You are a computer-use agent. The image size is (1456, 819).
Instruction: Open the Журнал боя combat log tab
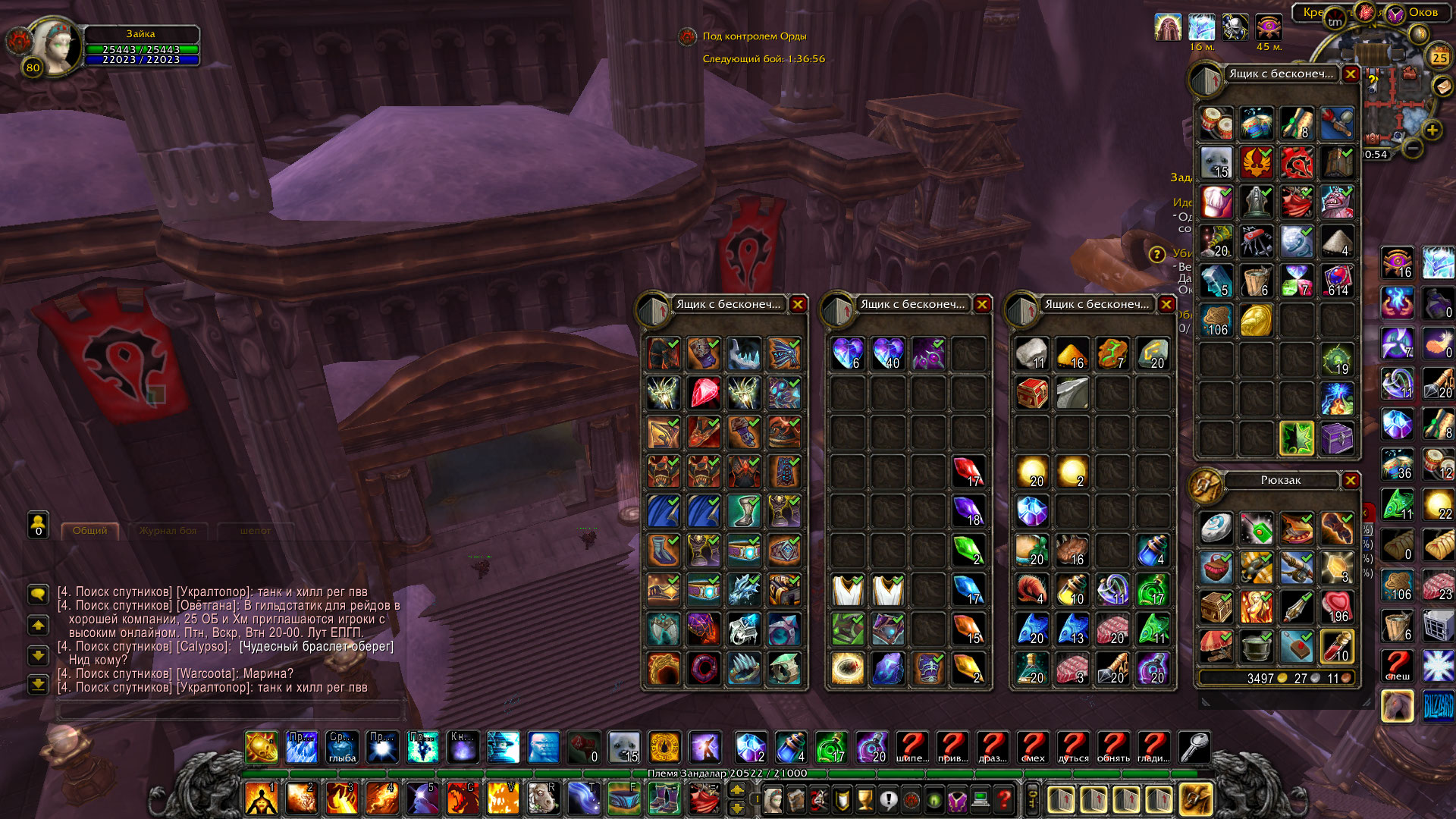pos(168,531)
